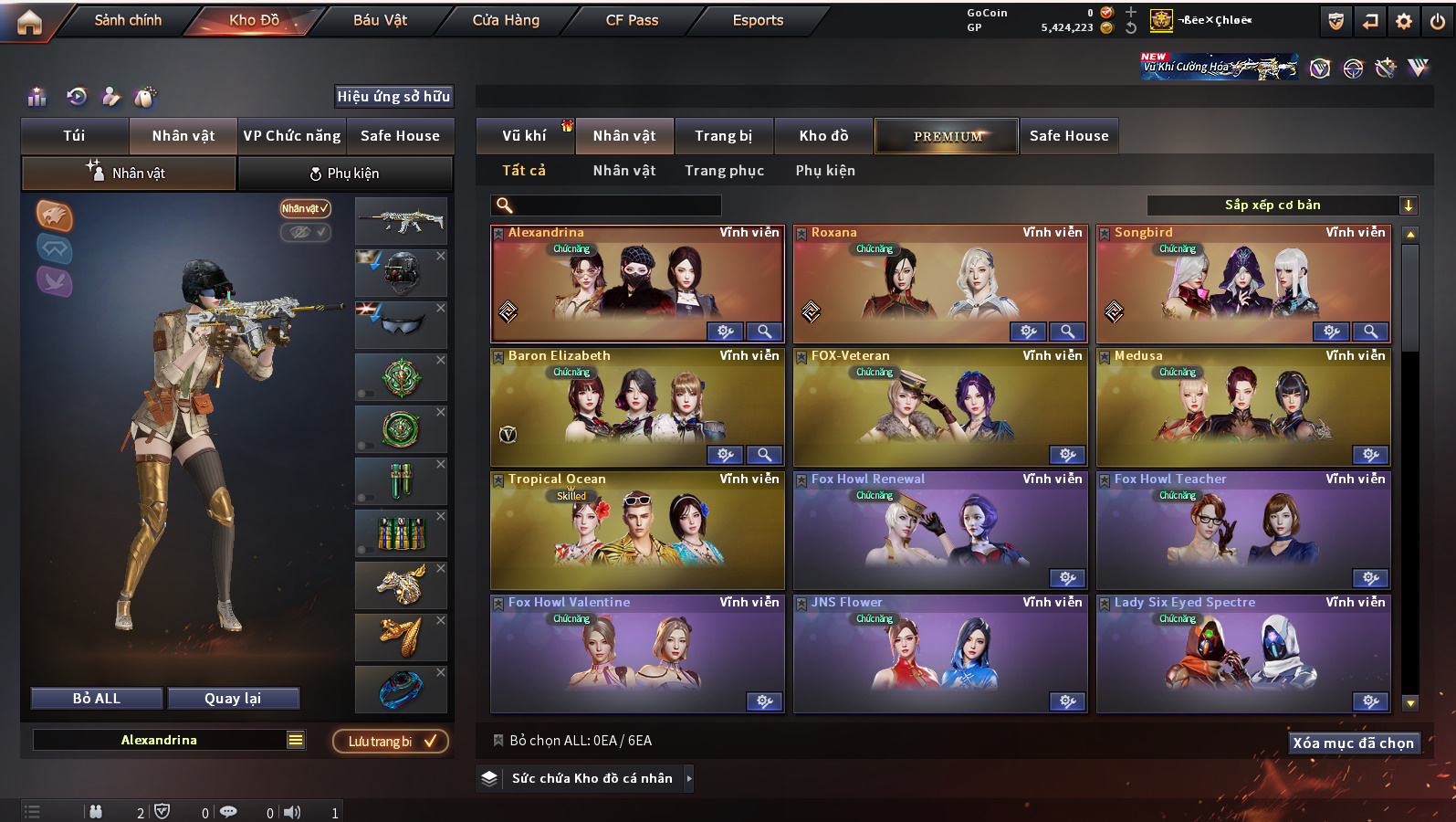Click the Quay lại button
Screen dimensions: 1456x822
pos(233,699)
